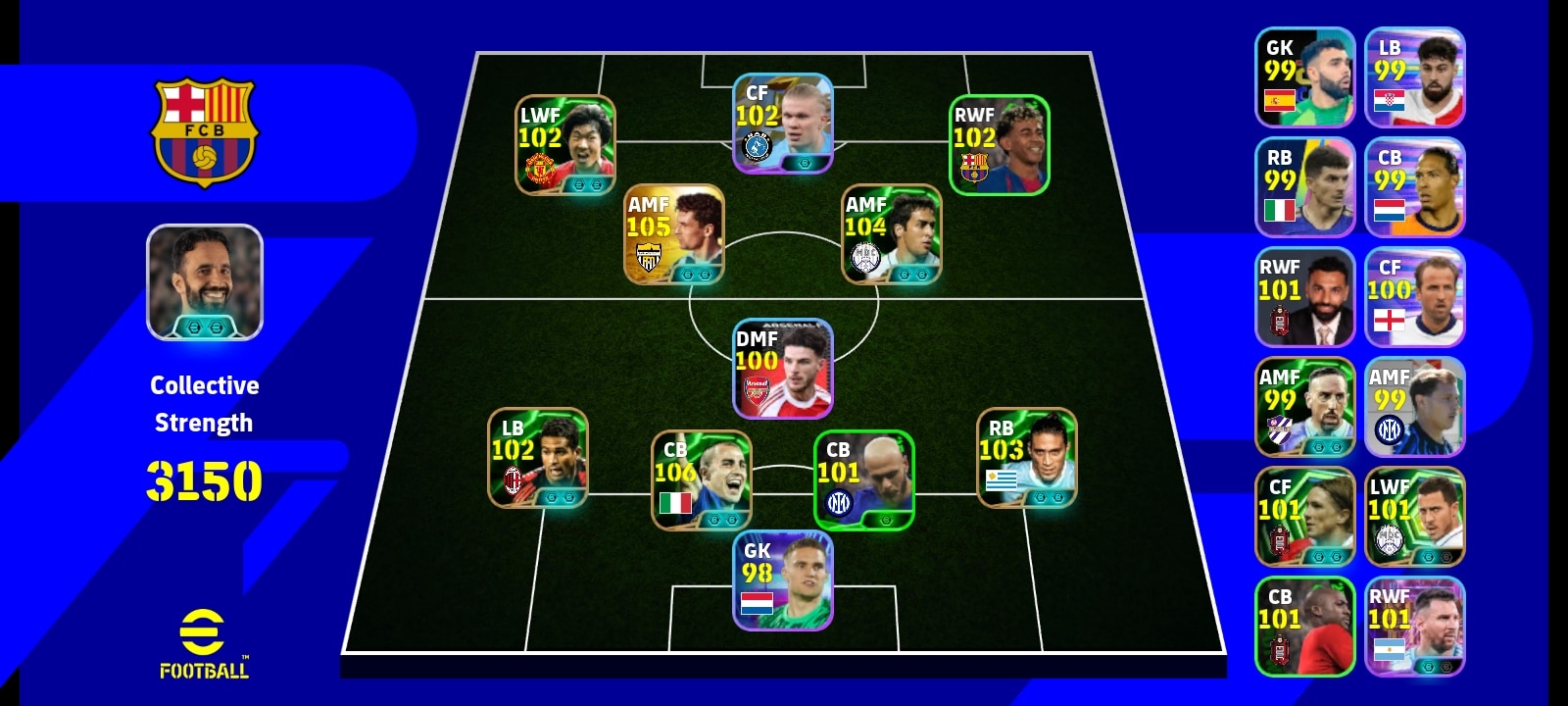This screenshot has height=706, width=1568.
Task: Select the CB 106 Italy player card
Action: click(x=702, y=479)
